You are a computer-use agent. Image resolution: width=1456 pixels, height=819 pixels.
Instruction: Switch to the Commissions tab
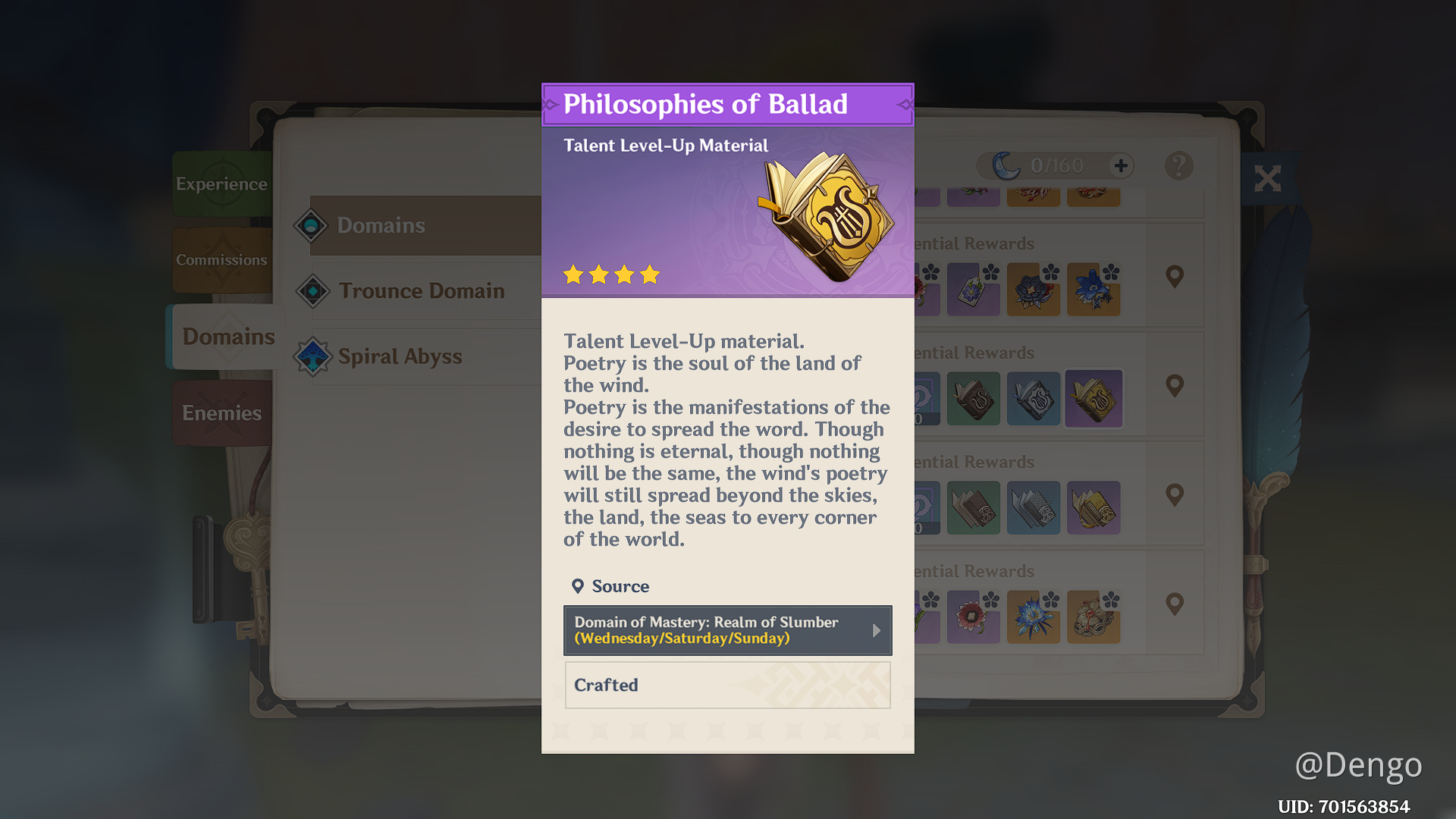pos(221,259)
